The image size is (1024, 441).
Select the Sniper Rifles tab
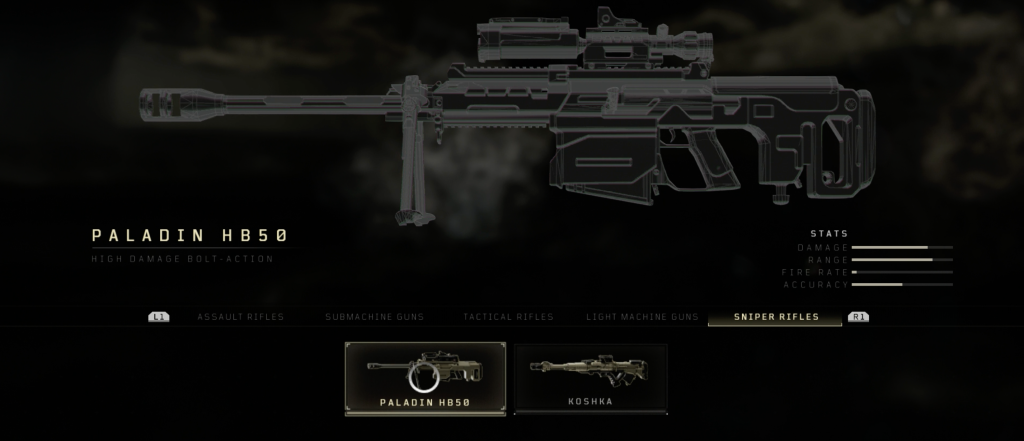[776, 317]
